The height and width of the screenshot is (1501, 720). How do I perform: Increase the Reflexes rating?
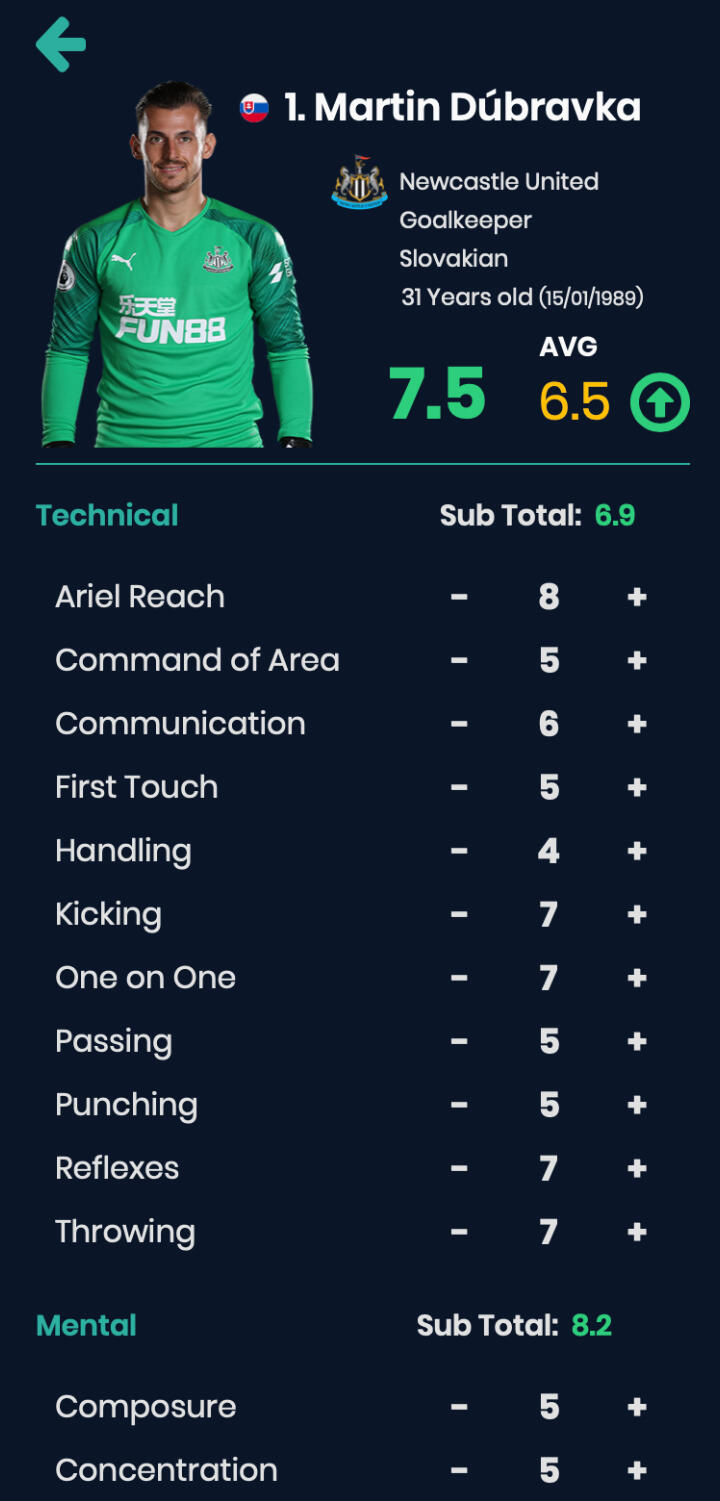coord(637,1169)
